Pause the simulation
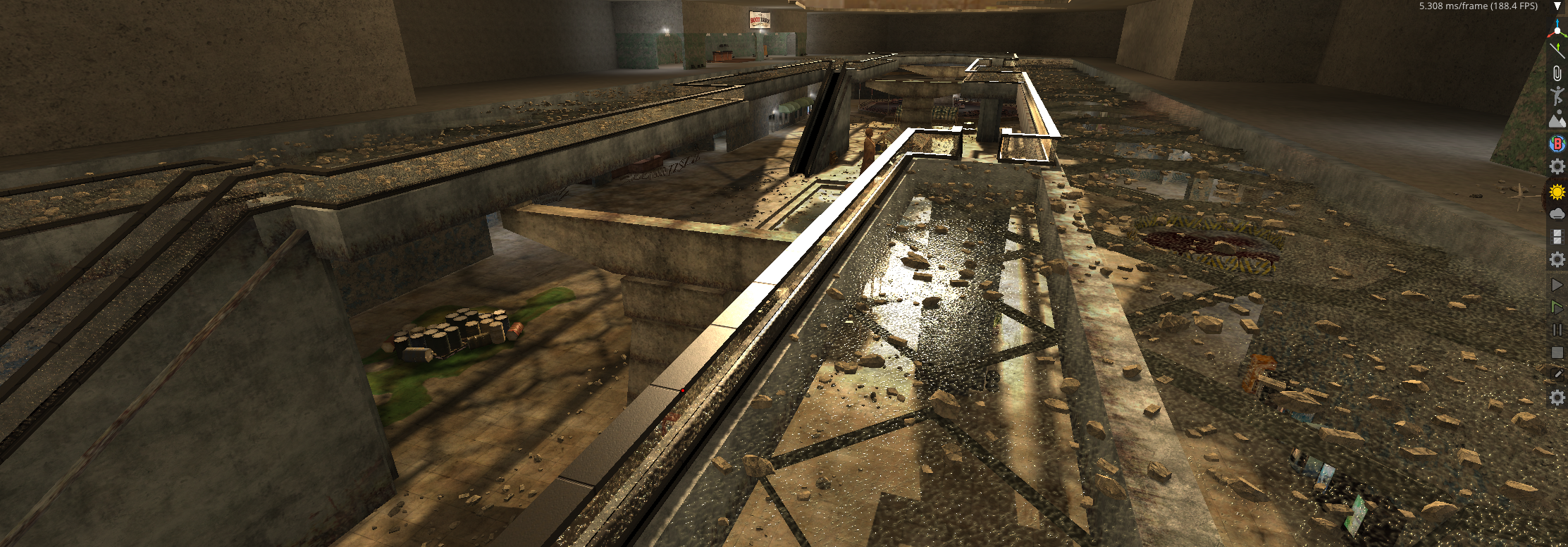The height and width of the screenshot is (547, 1568). tap(1557, 330)
